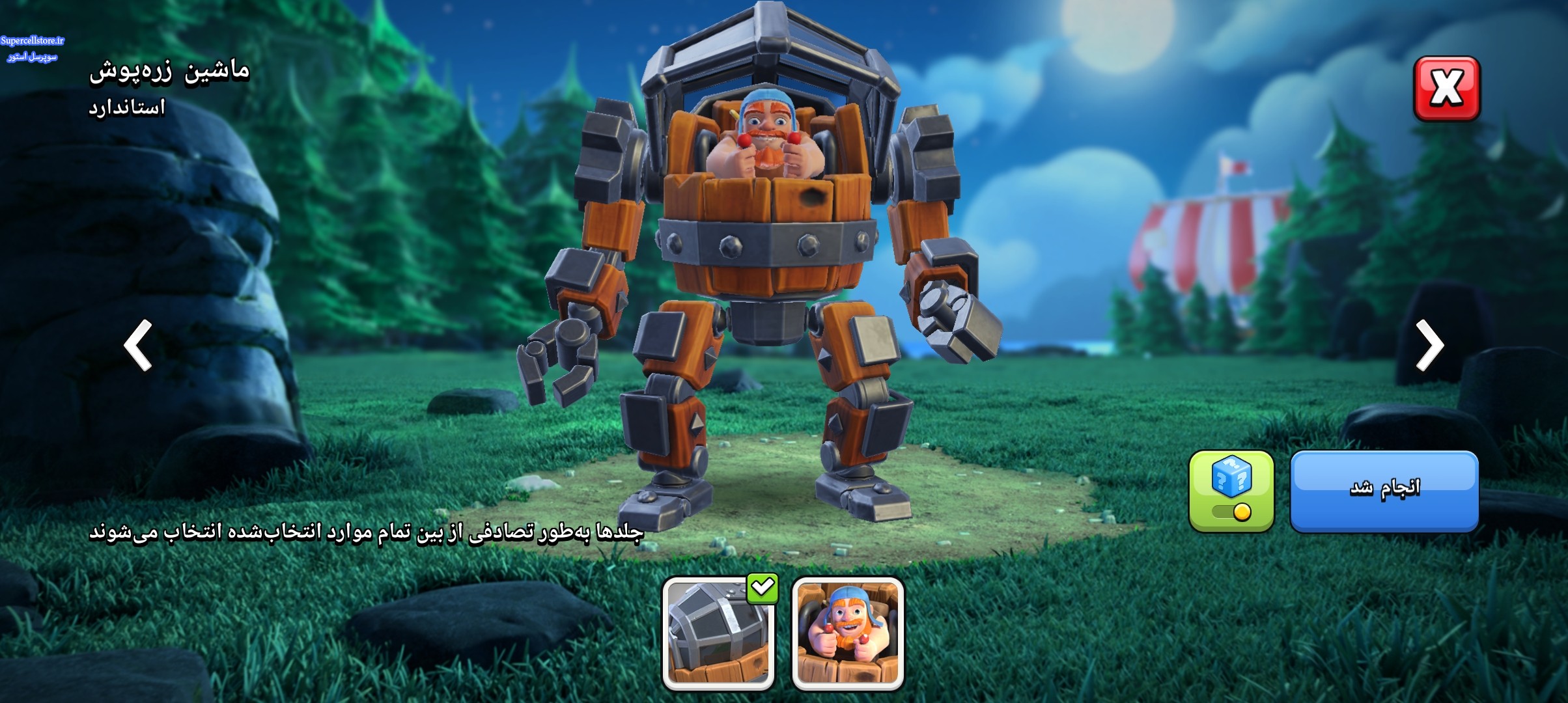Open the Supercellstore.ir watermark link
The image size is (1568, 703).
33,41
